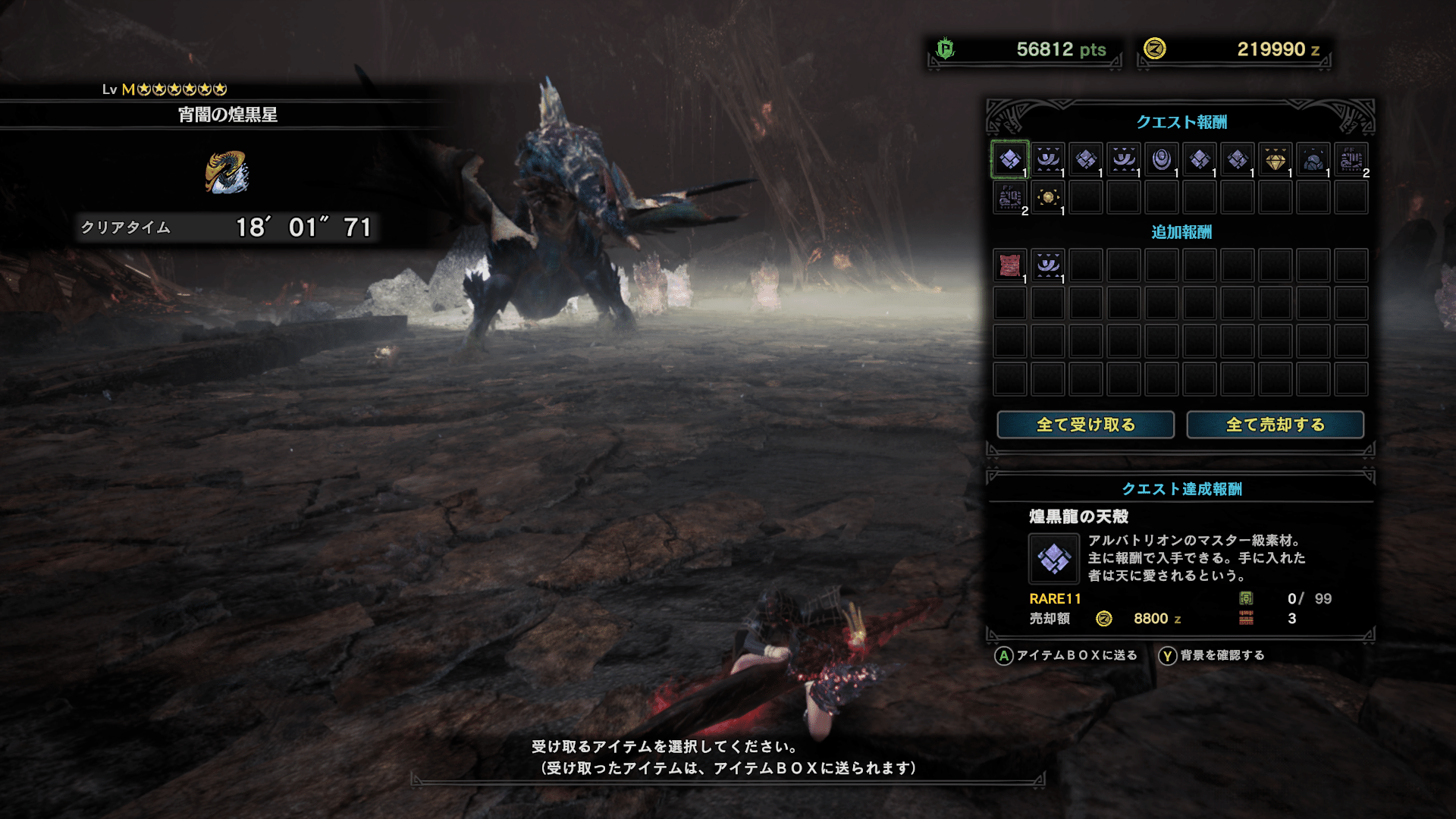Viewport: 1456px width, 819px height.
Task: Select the highlighted Alatreon shell reward slot
Action: (x=1009, y=159)
